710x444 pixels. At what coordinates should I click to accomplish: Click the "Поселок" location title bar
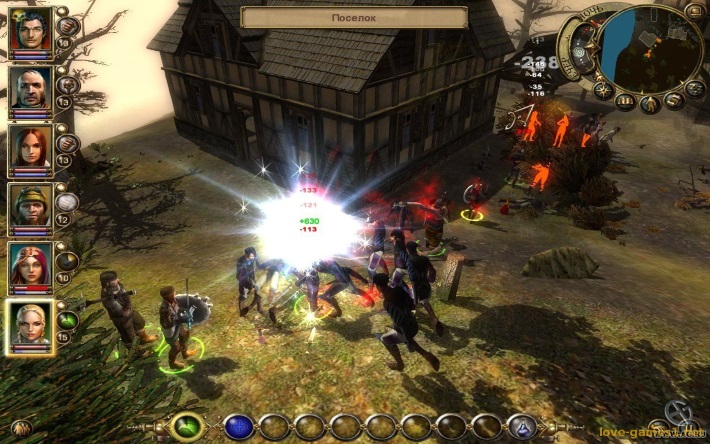tap(354, 18)
